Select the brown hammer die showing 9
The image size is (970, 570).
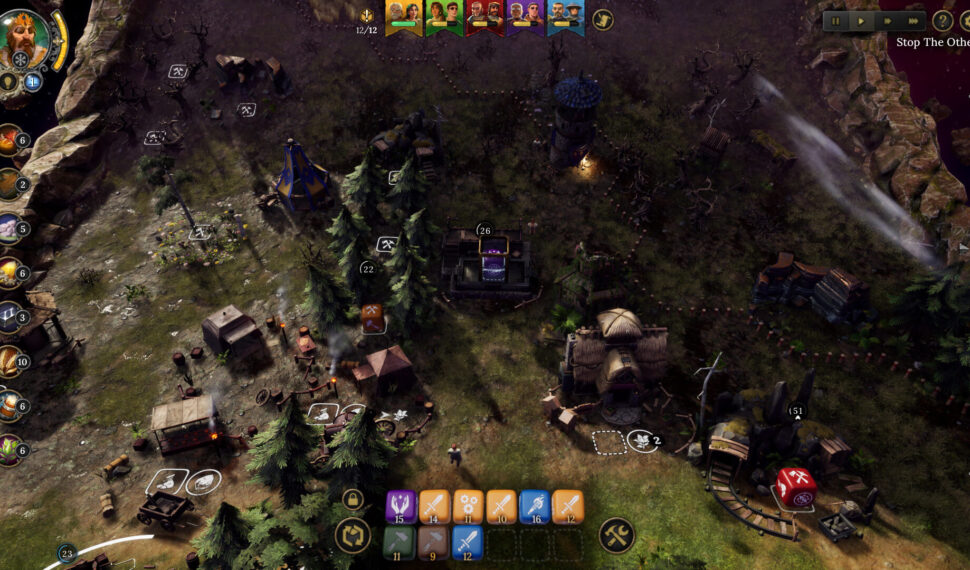[434, 542]
